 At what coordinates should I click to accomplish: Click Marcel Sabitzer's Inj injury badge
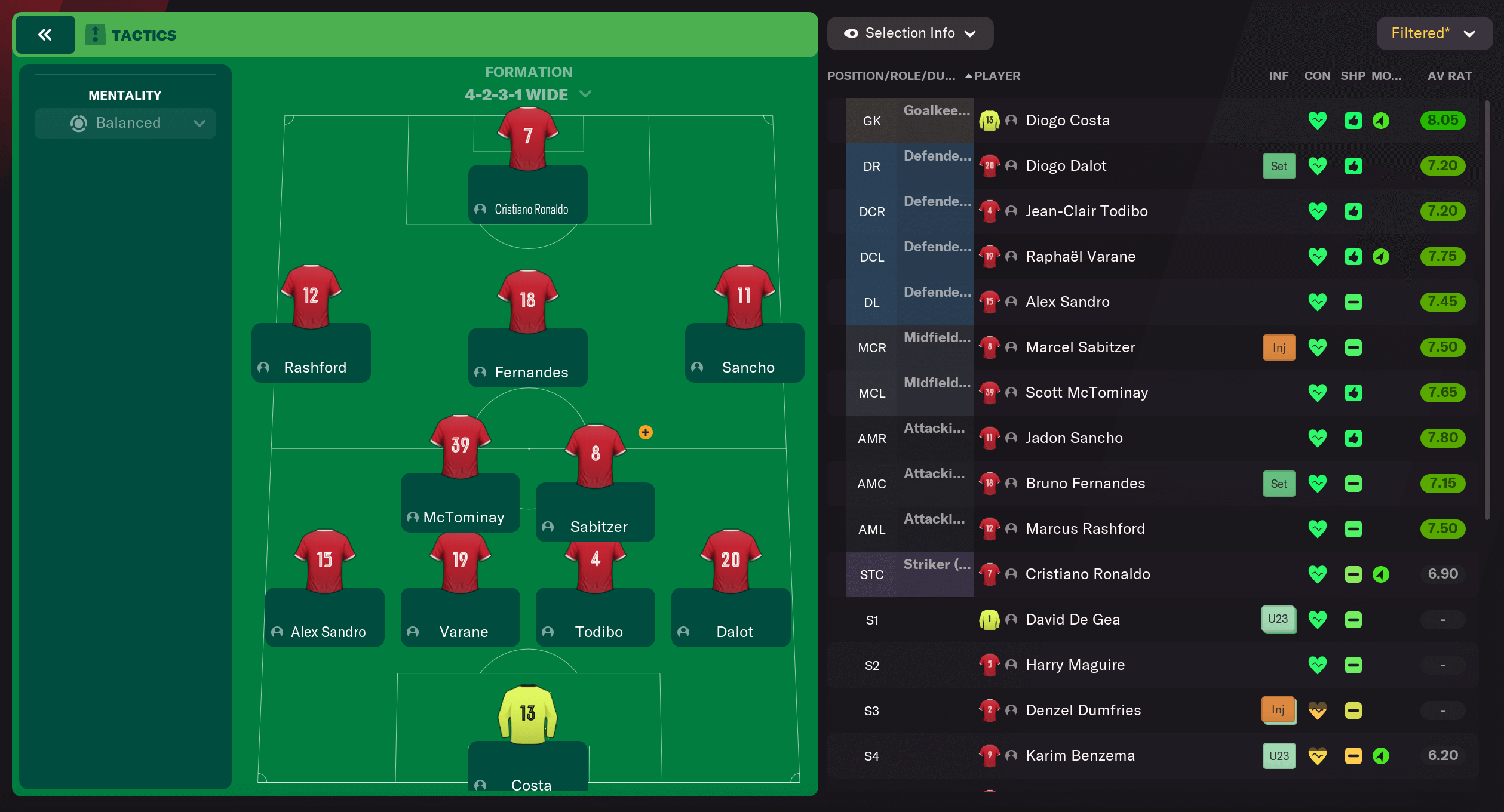click(x=1278, y=347)
